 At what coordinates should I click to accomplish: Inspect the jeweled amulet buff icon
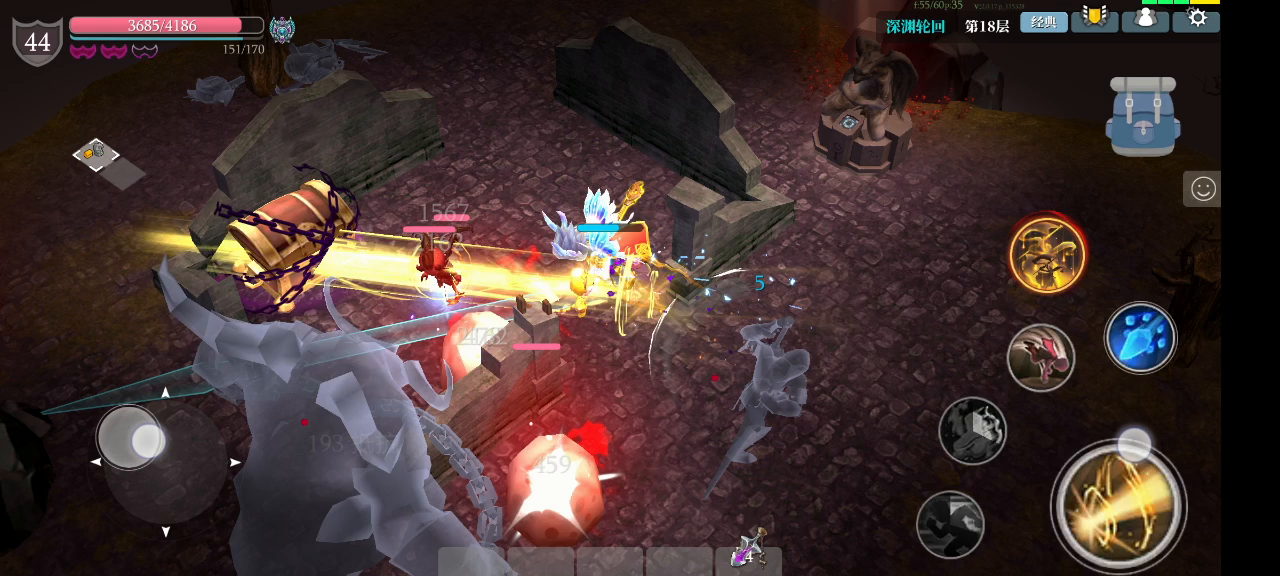tap(282, 30)
